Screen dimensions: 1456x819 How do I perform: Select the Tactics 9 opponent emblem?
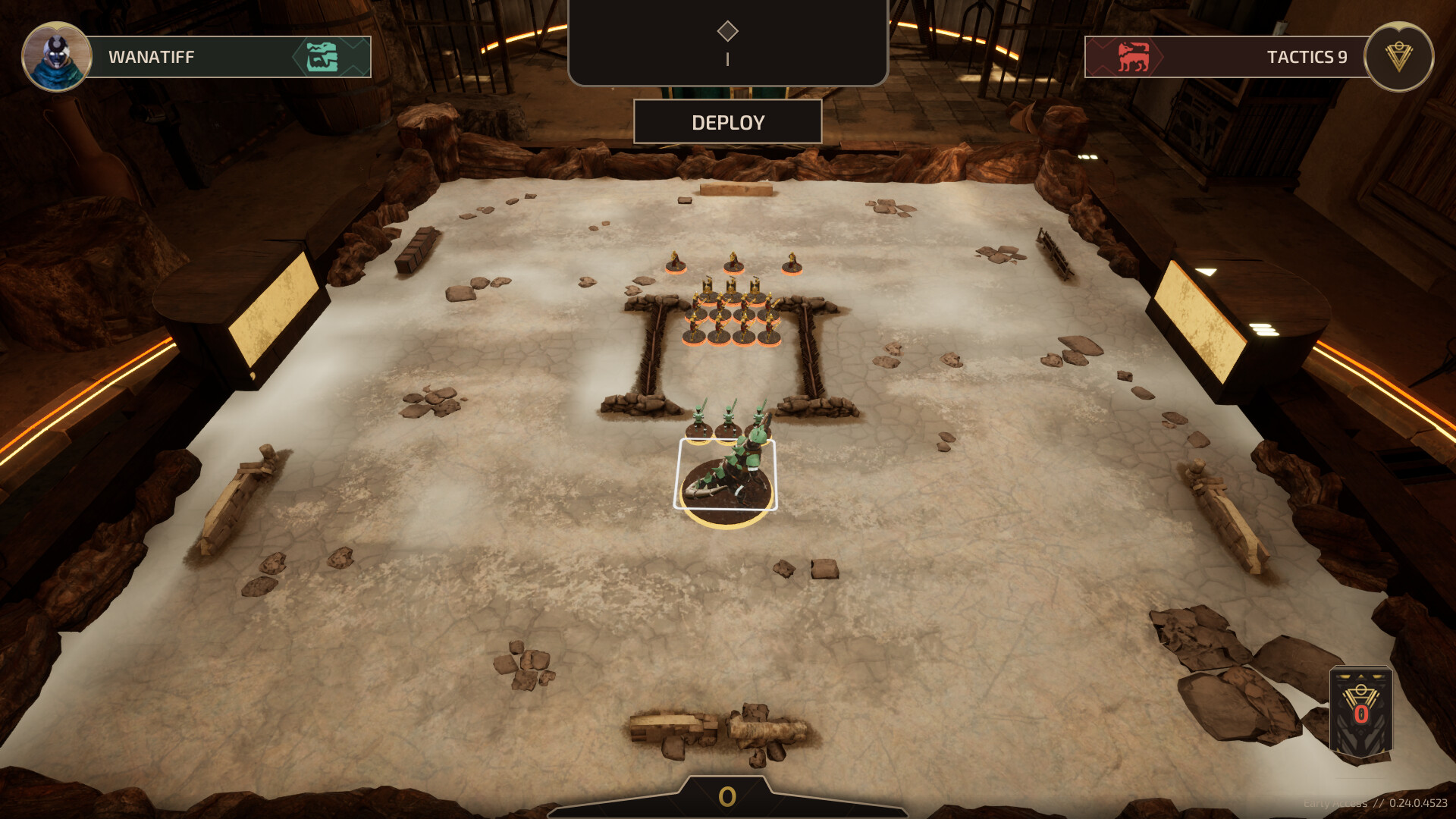[1398, 57]
